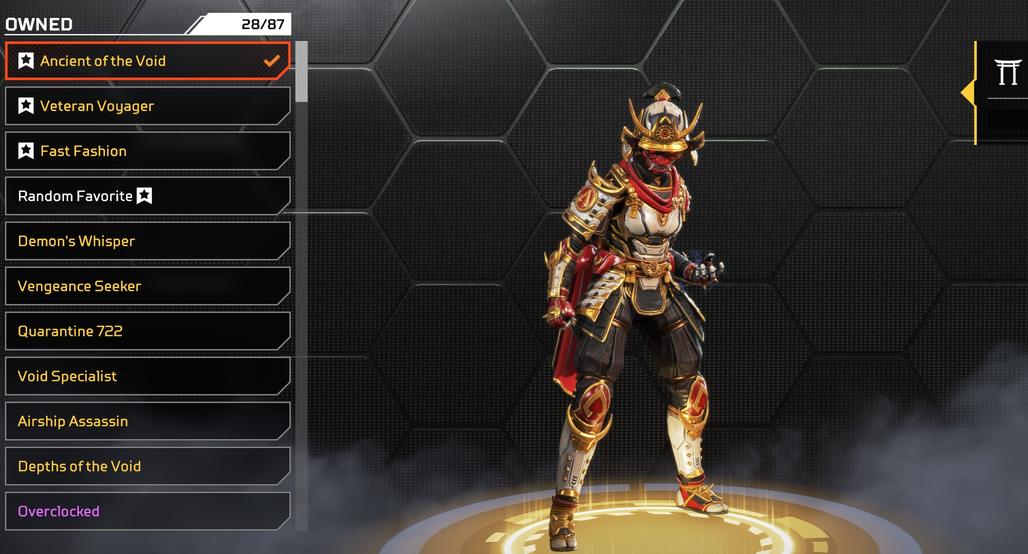Pick the Void Specialist skin
Image resolution: width=1028 pixels, height=554 pixels.
click(147, 376)
